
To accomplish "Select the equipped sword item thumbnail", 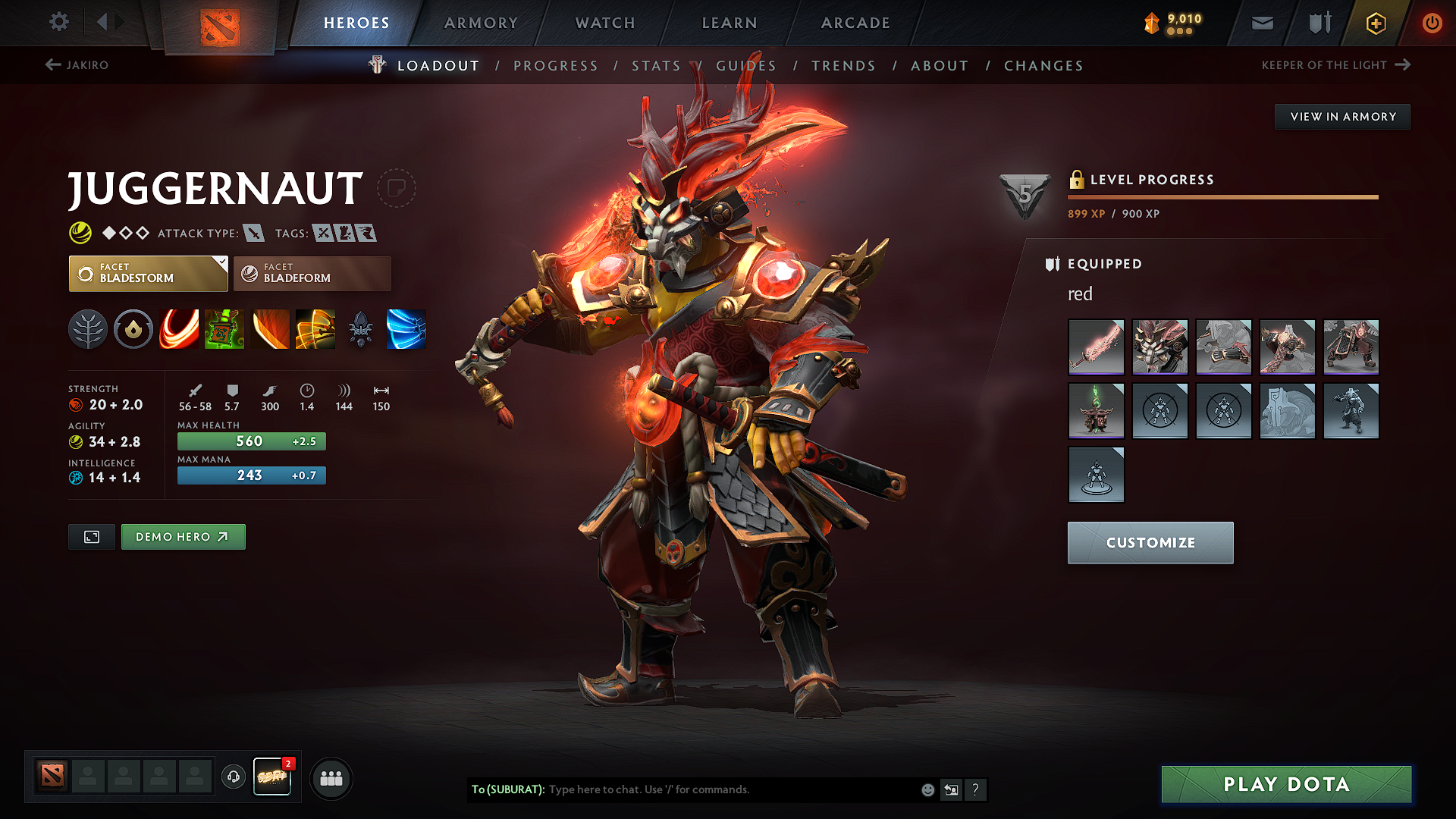I will [1096, 347].
